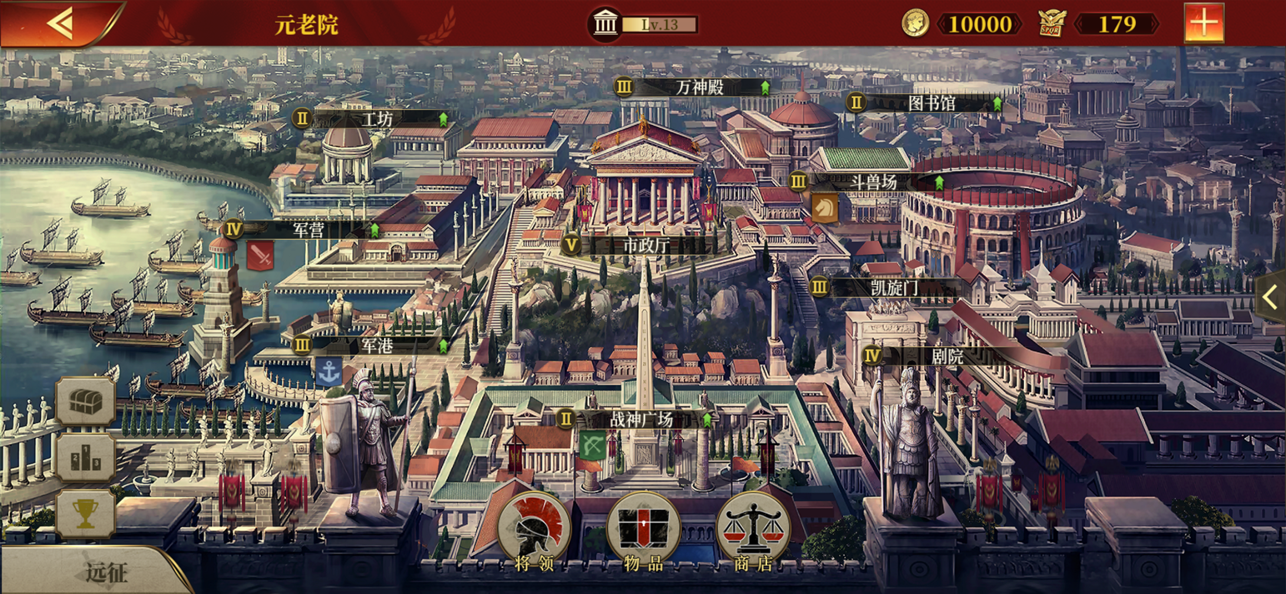
Task: Select the 万神殿 pantheon label
Action: (699, 87)
